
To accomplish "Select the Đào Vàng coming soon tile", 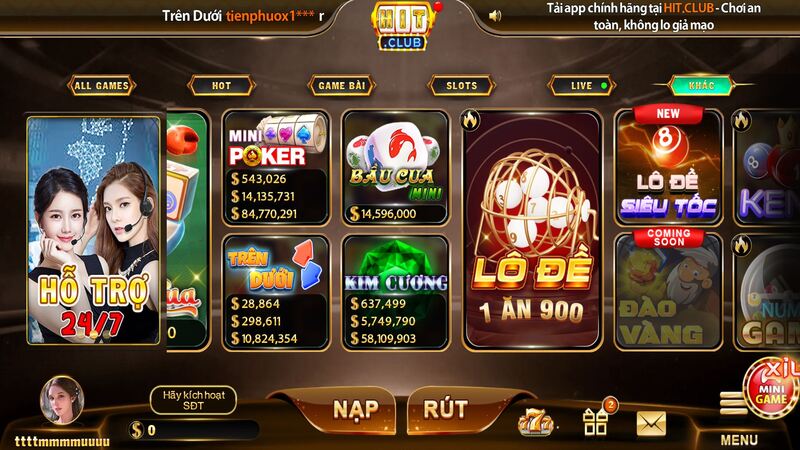I will tap(669, 291).
